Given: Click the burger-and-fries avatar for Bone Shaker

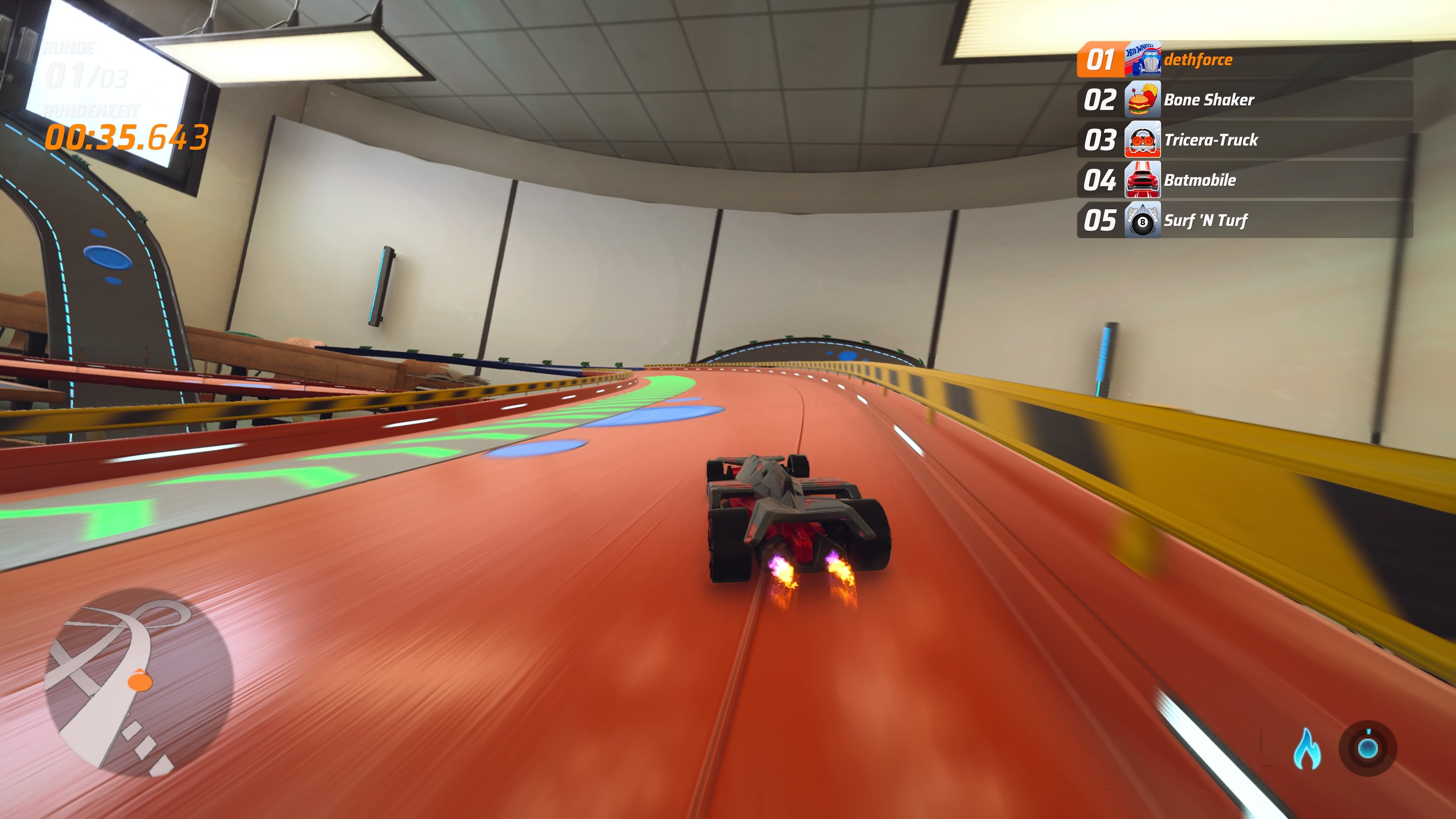Looking at the screenshot, I should pos(1142,99).
